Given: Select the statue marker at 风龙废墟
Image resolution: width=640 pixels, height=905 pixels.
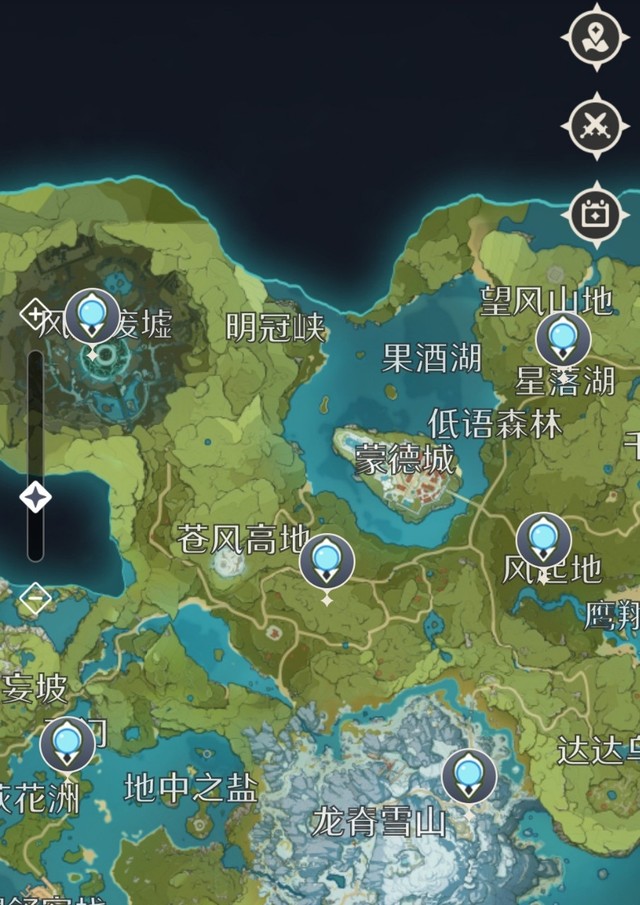Looking at the screenshot, I should (92, 317).
